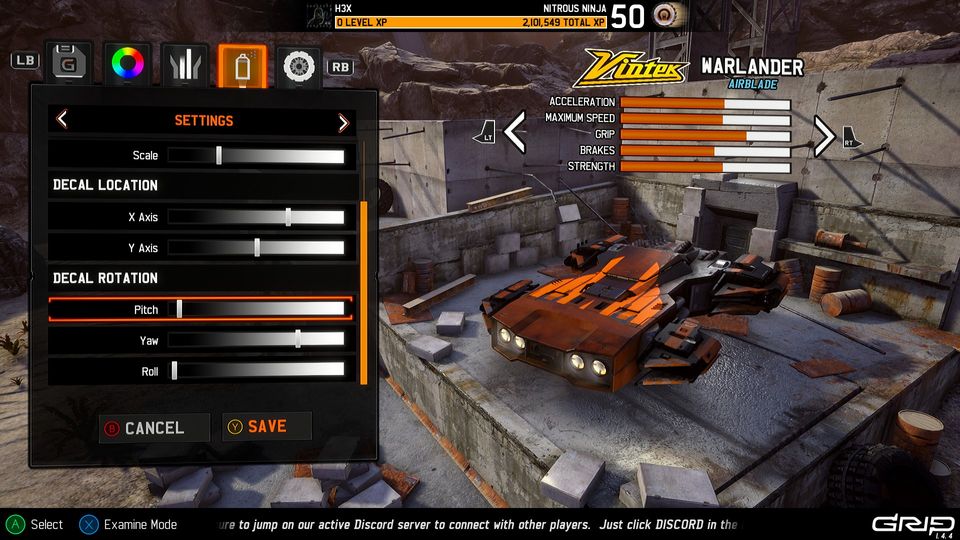Open the vertical stripes pattern tab
Viewport: 960px width, 540px height.
[x=185, y=64]
